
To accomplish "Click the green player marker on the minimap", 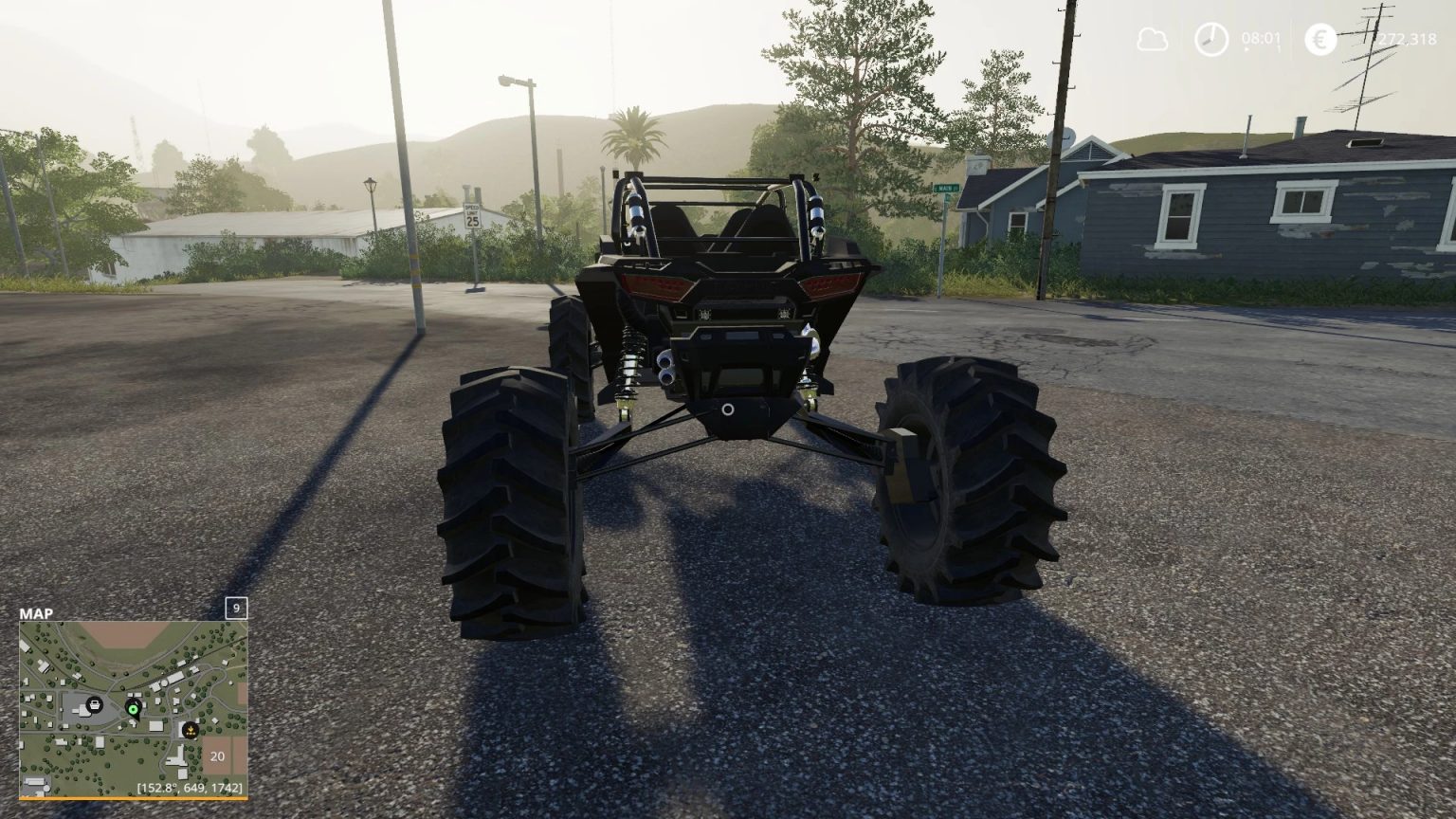I will click(133, 710).
